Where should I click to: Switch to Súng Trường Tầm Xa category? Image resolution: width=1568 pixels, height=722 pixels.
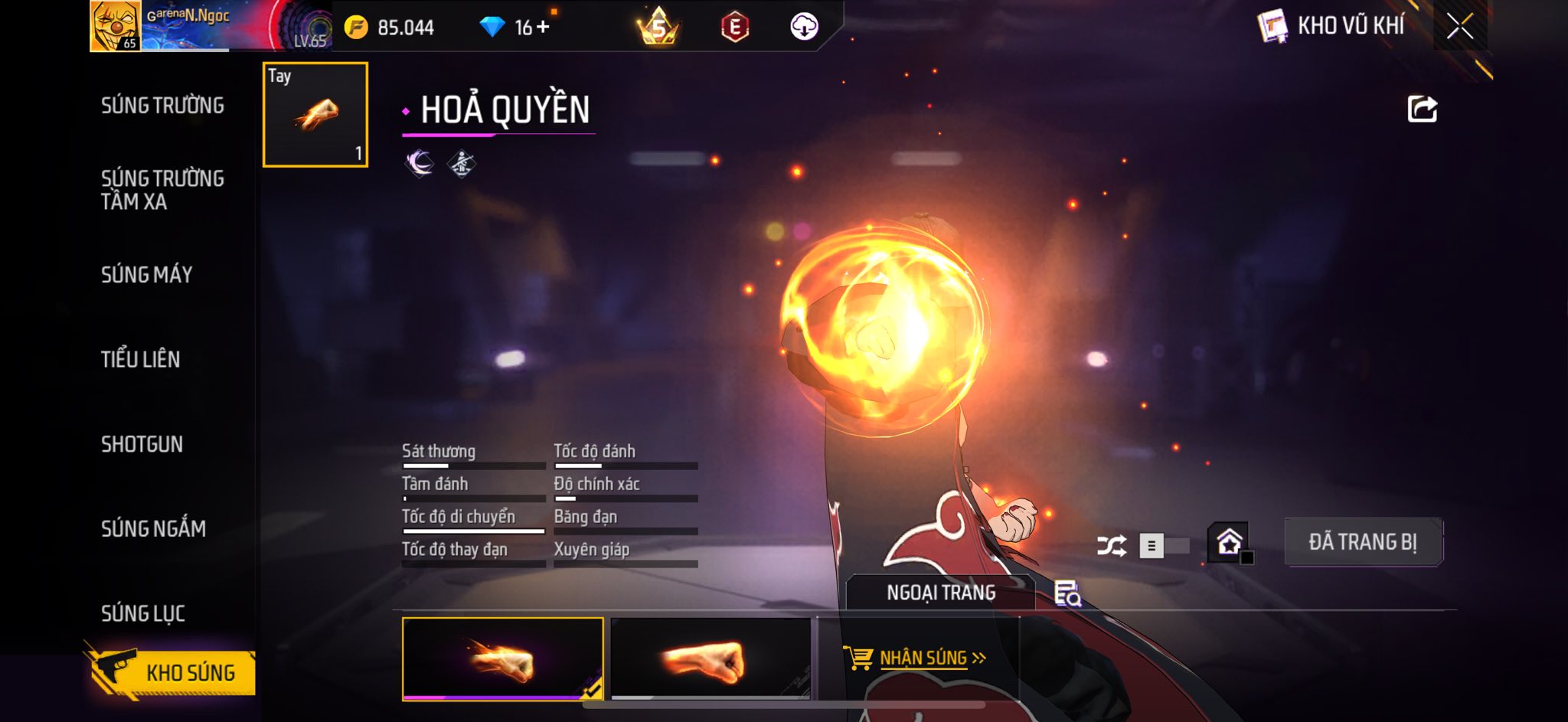click(x=162, y=190)
